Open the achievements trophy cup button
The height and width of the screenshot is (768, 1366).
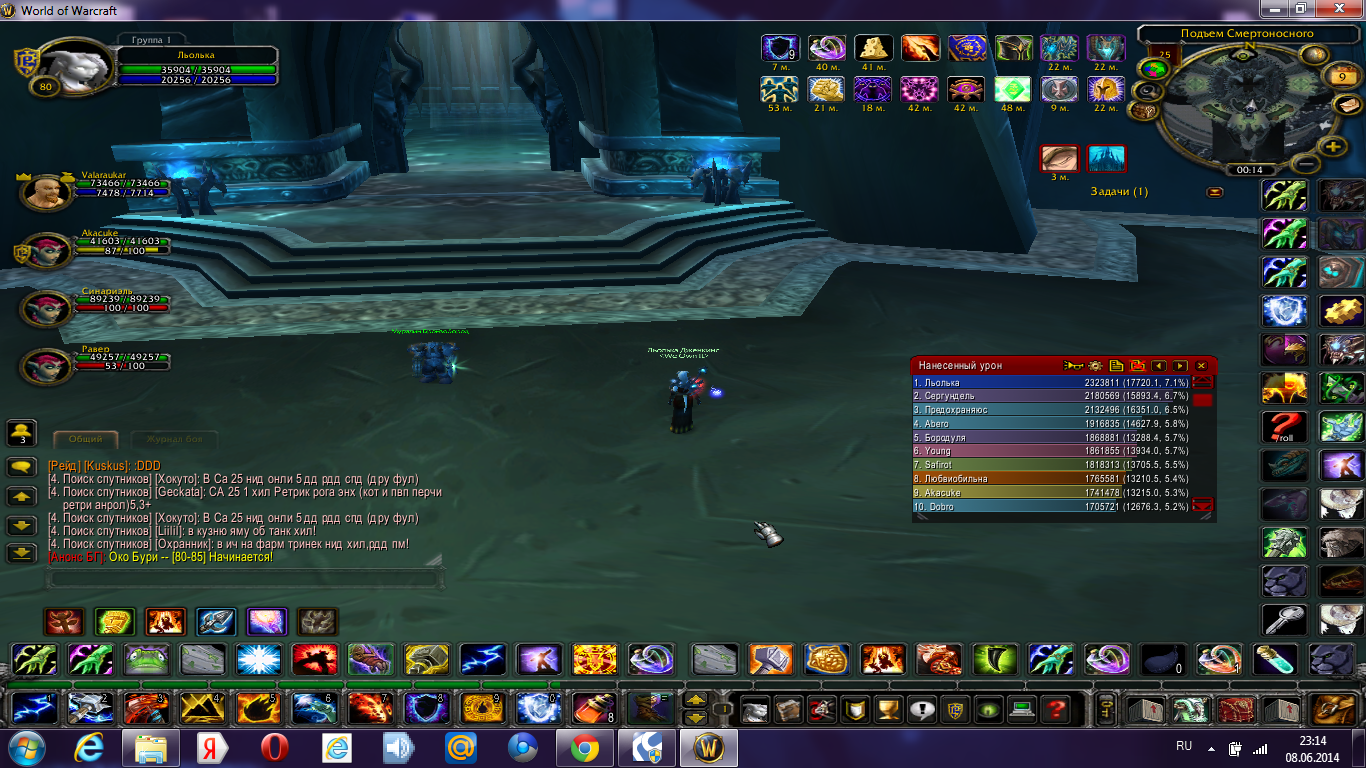(x=886, y=709)
